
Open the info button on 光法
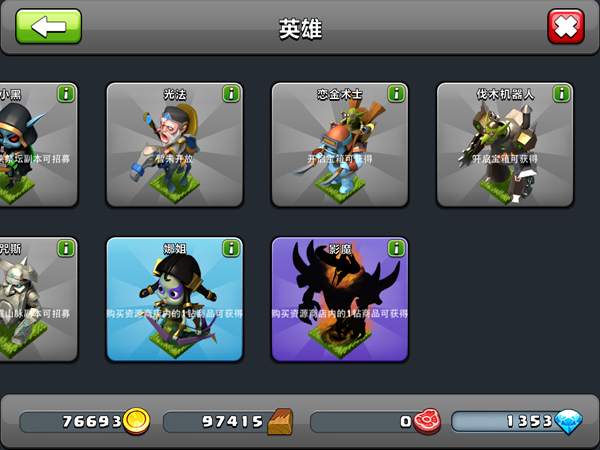click(x=231, y=94)
